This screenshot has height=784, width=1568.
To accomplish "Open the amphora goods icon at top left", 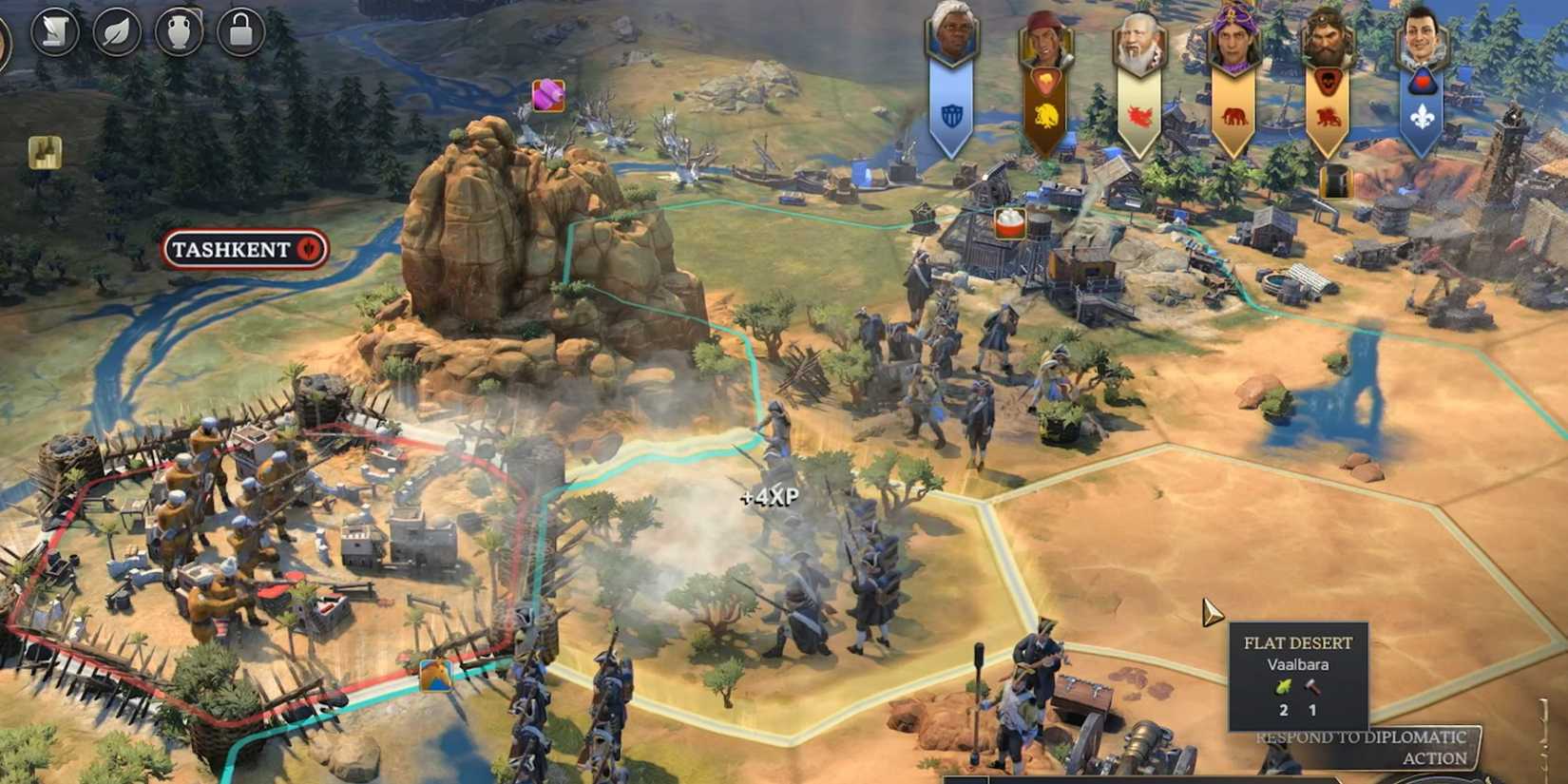I will (180, 31).
